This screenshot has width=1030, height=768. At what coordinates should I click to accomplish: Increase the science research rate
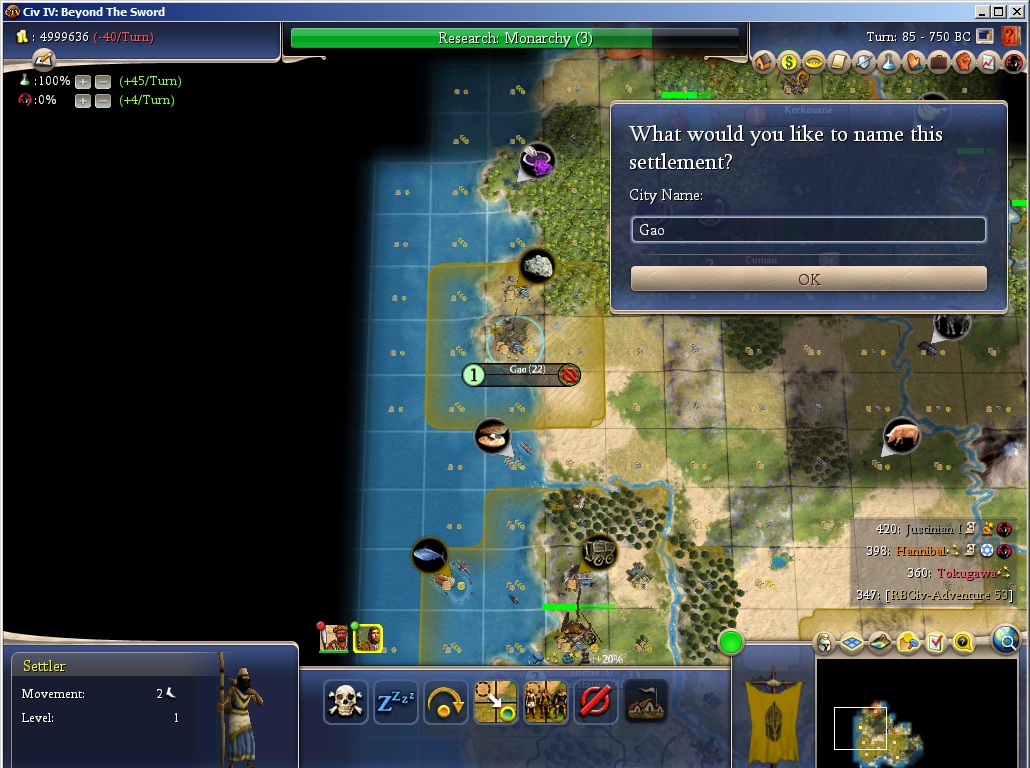pyautogui.click(x=83, y=81)
